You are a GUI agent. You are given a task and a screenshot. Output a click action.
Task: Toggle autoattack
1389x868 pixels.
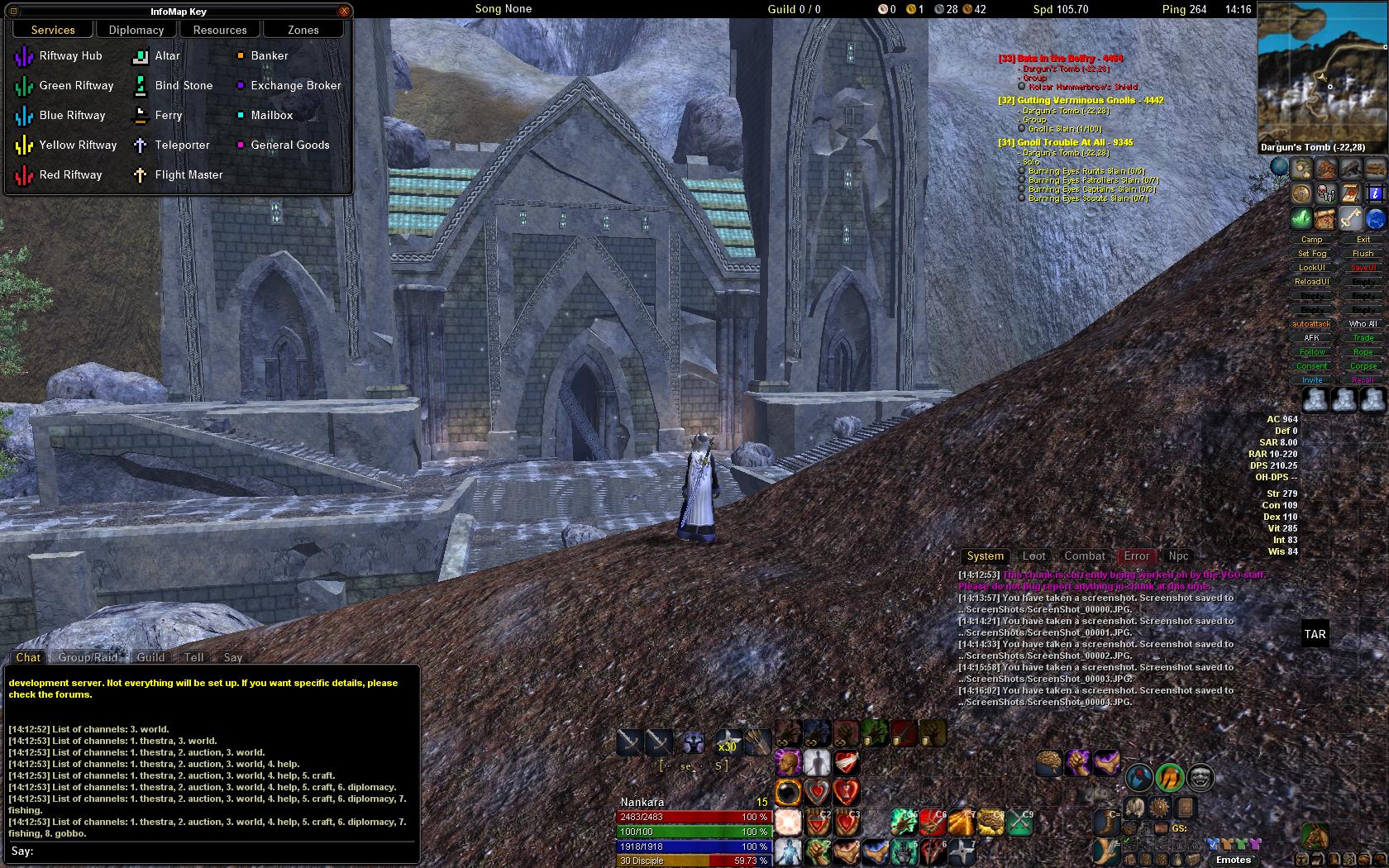(x=1312, y=324)
